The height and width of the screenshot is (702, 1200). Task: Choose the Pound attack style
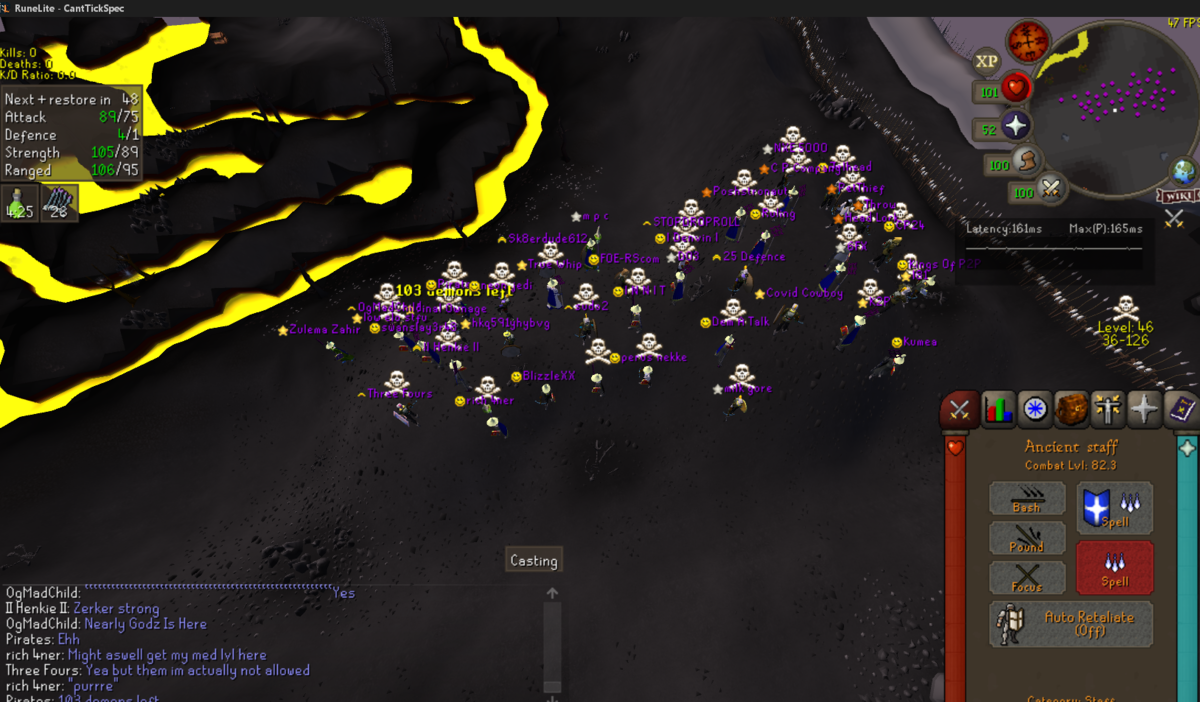pos(1026,538)
